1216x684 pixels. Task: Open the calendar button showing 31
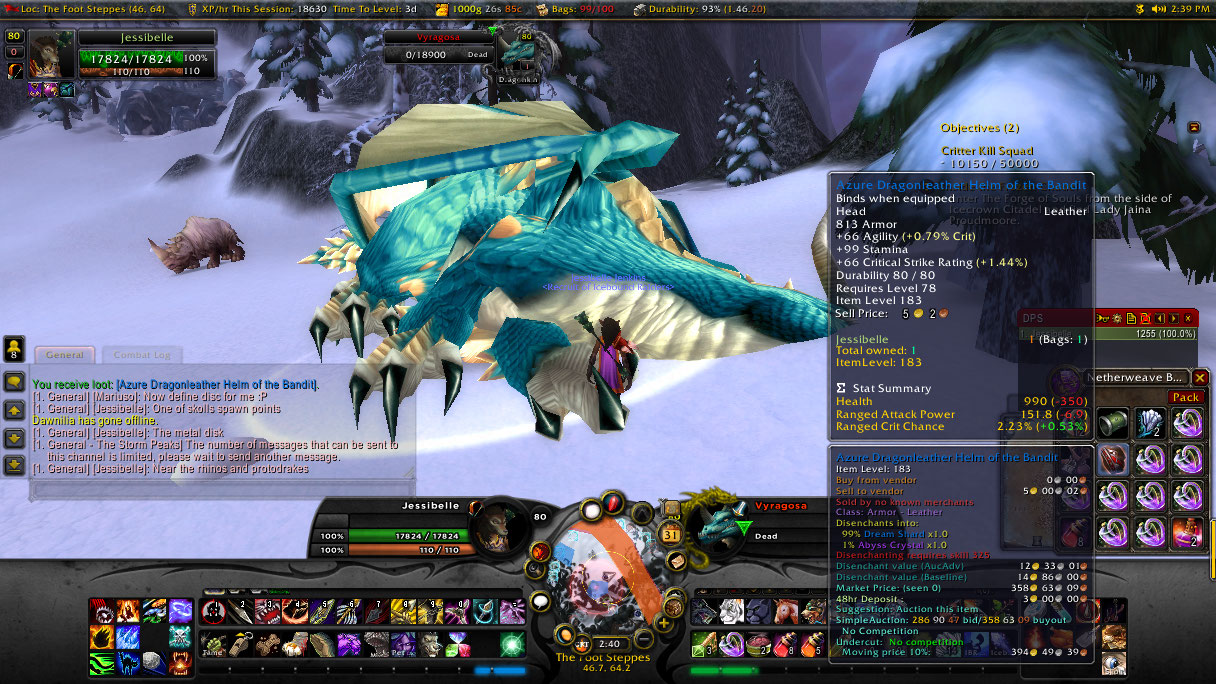tap(672, 533)
